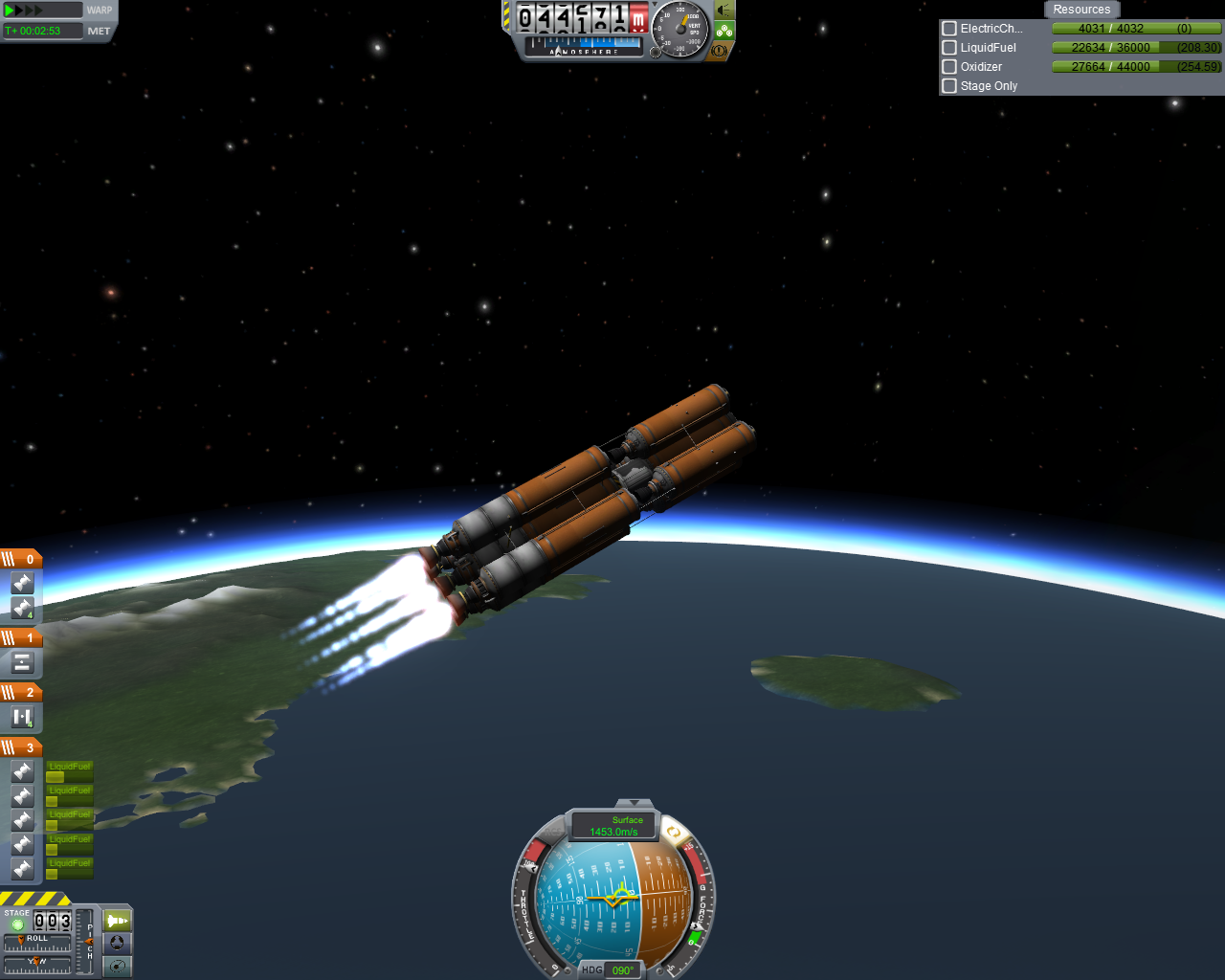Switch to docking mode button
The image size is (1225, 980).
(x=117, y=944)
